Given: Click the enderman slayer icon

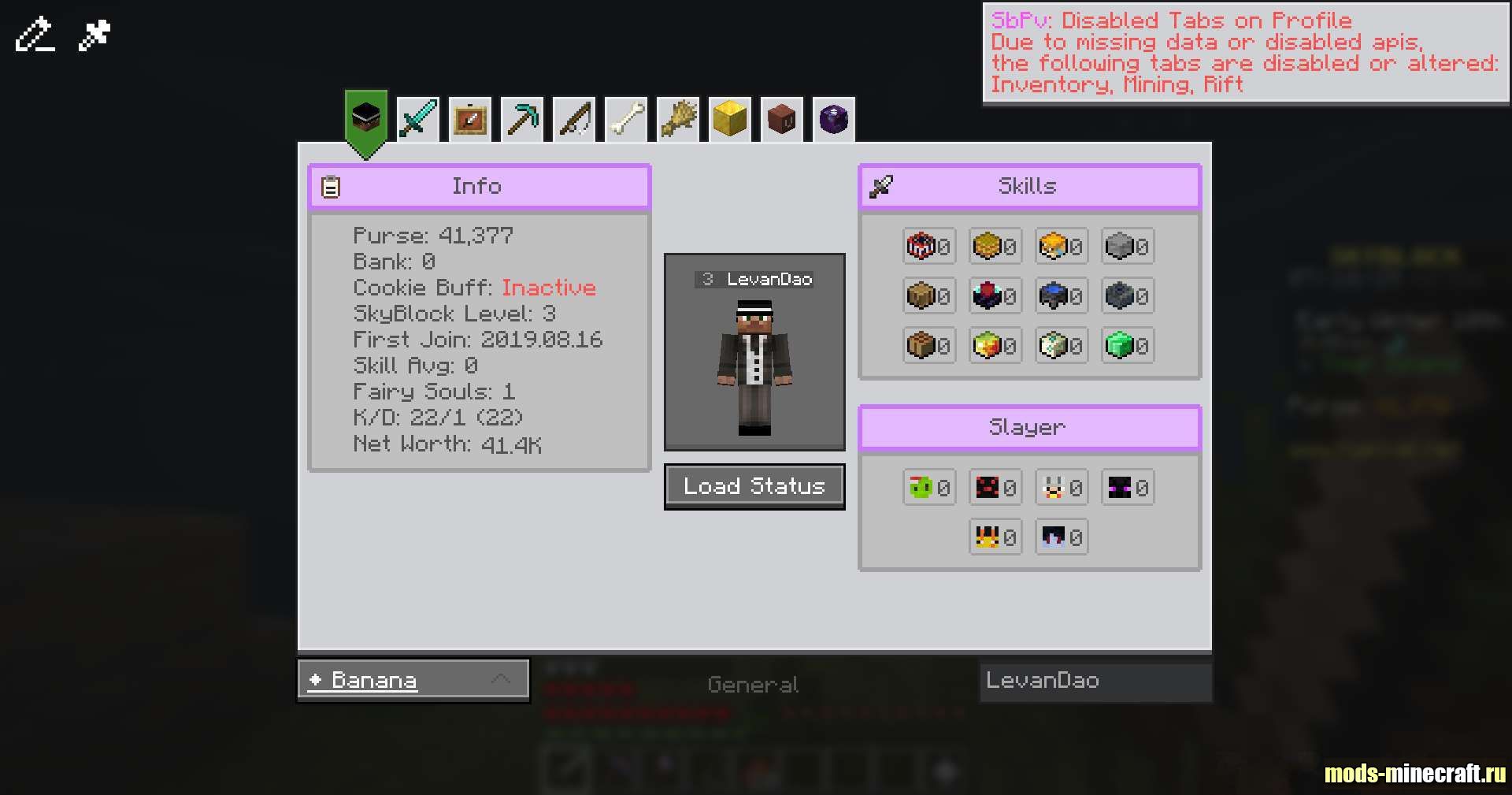Looking at the screenshot, I should click(x=1119, y=488).
